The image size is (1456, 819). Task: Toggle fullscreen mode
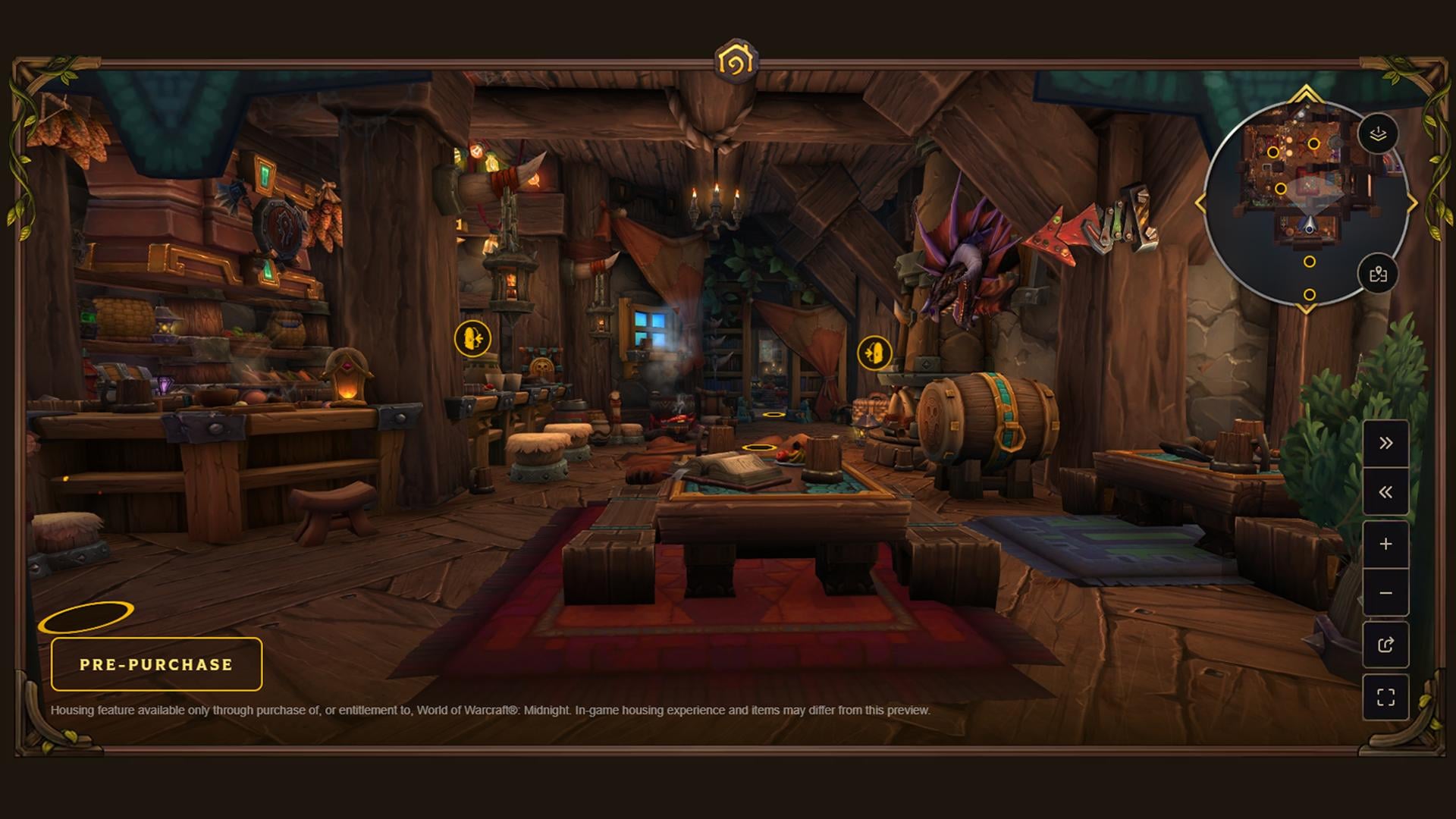tap(1385, 697)
